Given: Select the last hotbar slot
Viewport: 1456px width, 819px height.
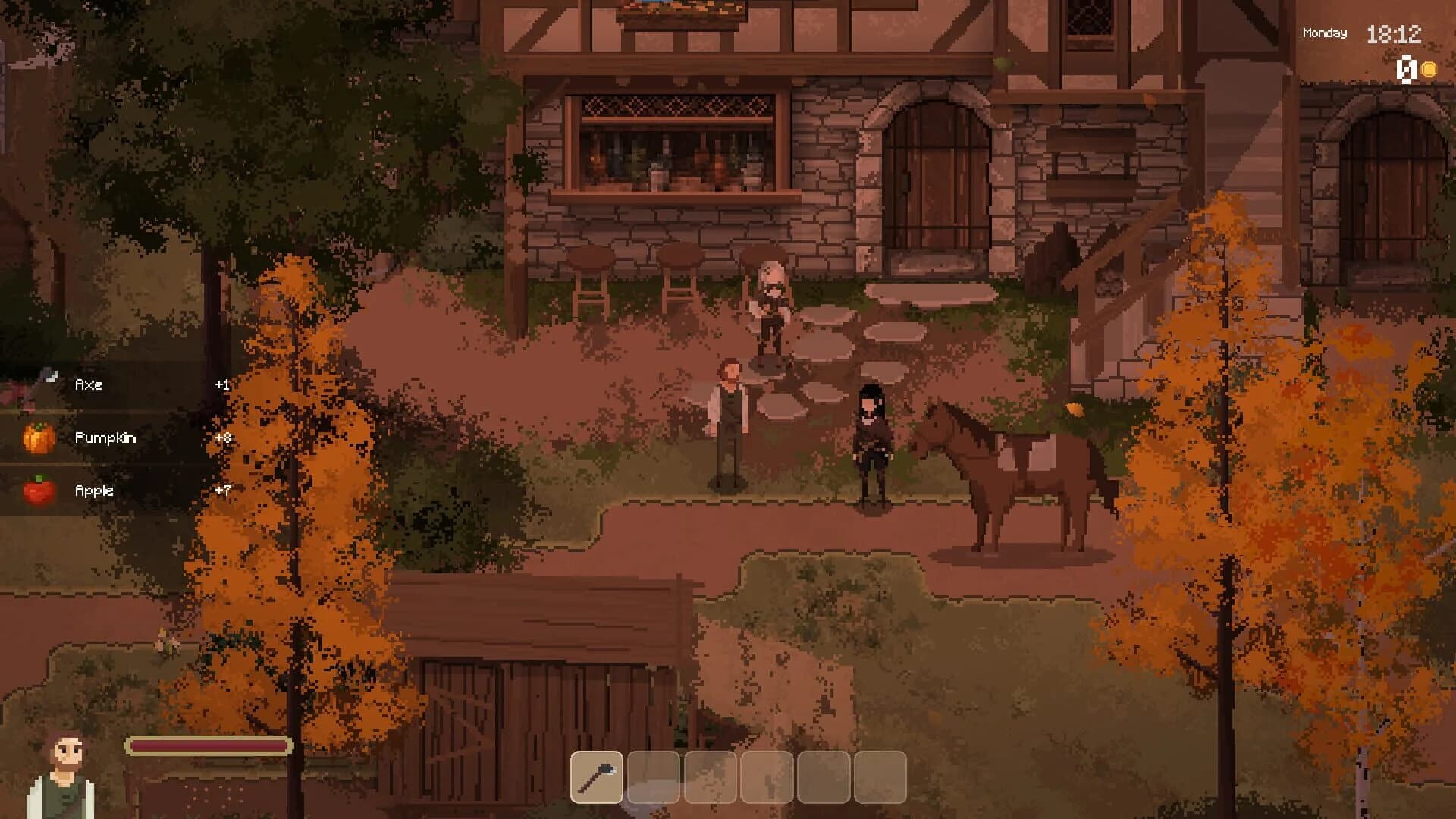Looking at the screenshot, I should [880, 775].
